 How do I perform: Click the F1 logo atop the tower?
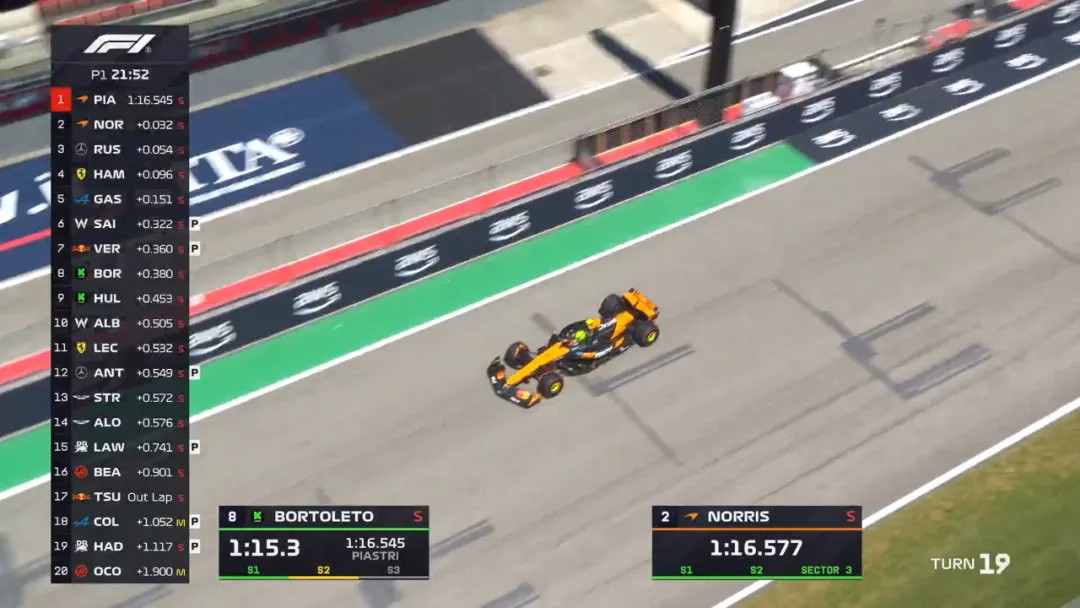pos(119,44)
